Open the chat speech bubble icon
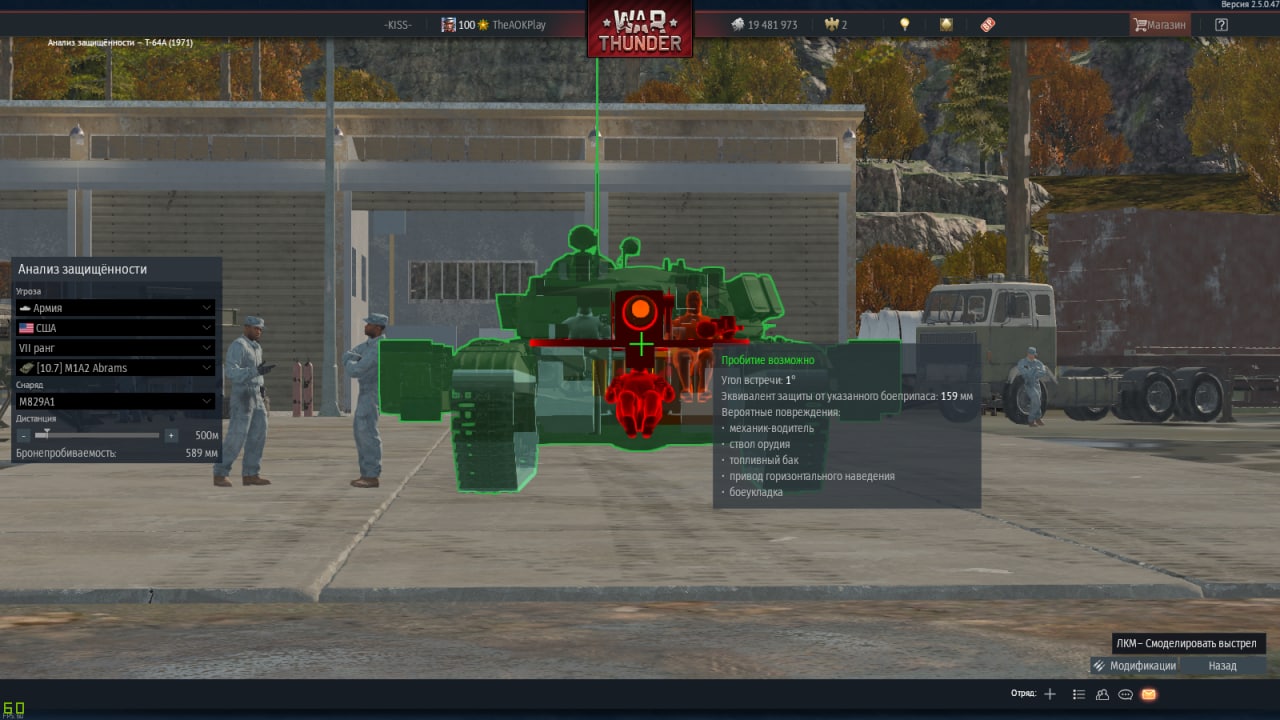Image resolution: width=1280 pixels, height=720 pixels. coord(1125,694)
